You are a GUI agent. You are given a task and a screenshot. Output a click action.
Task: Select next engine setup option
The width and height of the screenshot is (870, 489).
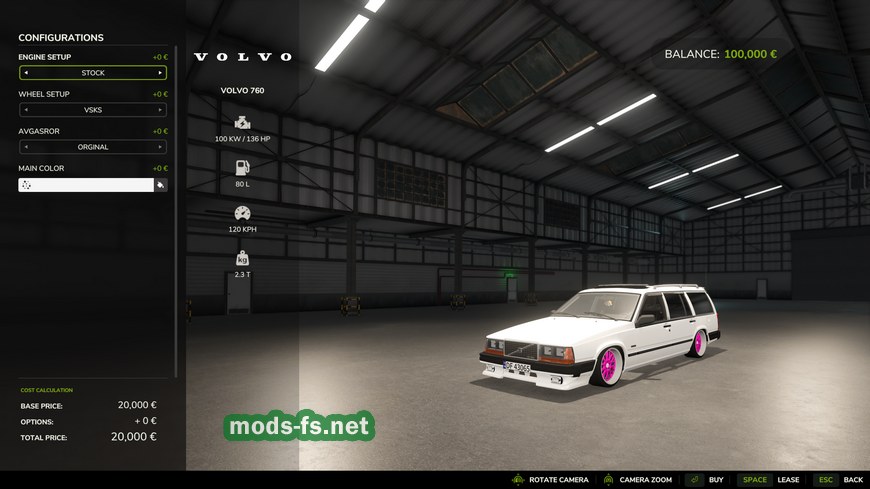[160, 73]
